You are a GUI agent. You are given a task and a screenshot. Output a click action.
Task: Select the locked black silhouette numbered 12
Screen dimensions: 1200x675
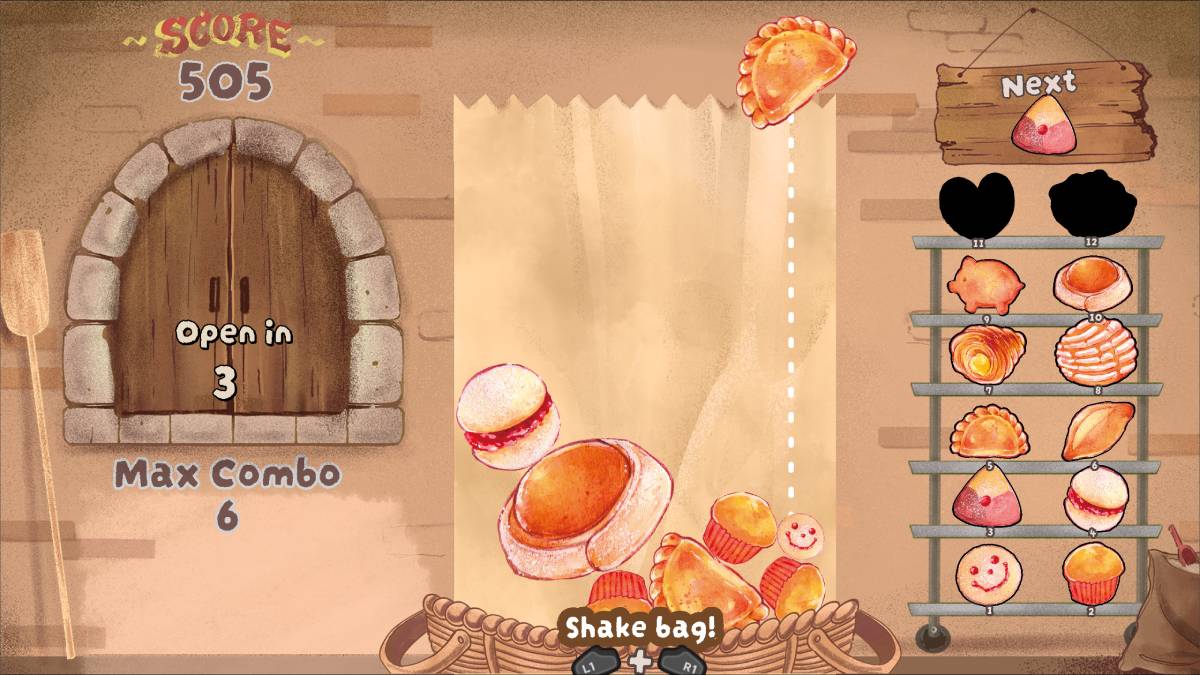(1092, 202)
